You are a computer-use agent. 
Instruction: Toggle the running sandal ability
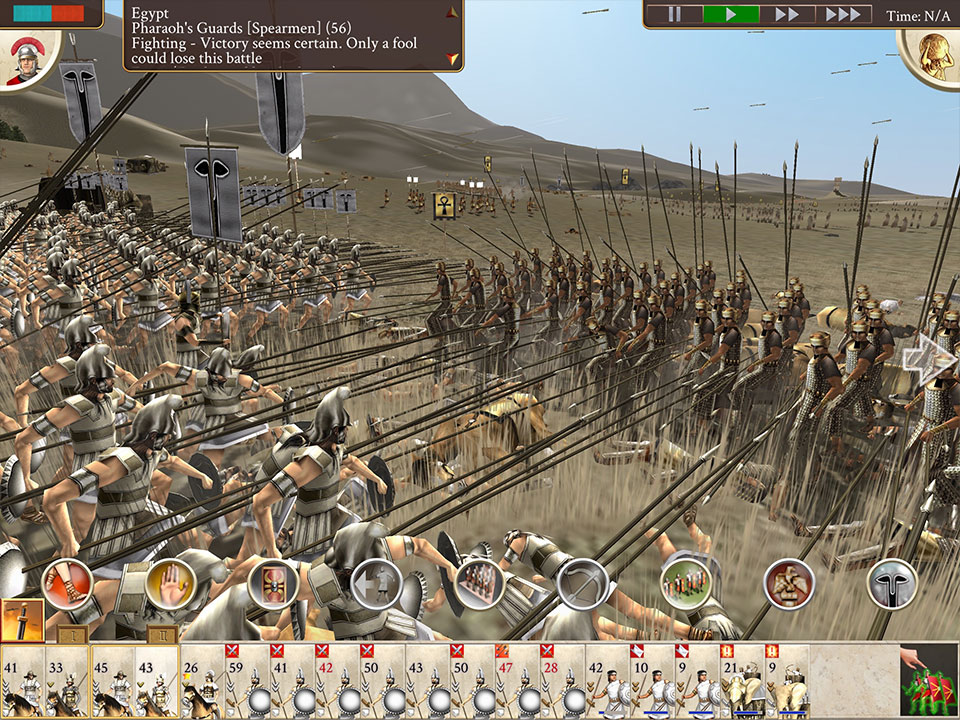pos(68,584)
